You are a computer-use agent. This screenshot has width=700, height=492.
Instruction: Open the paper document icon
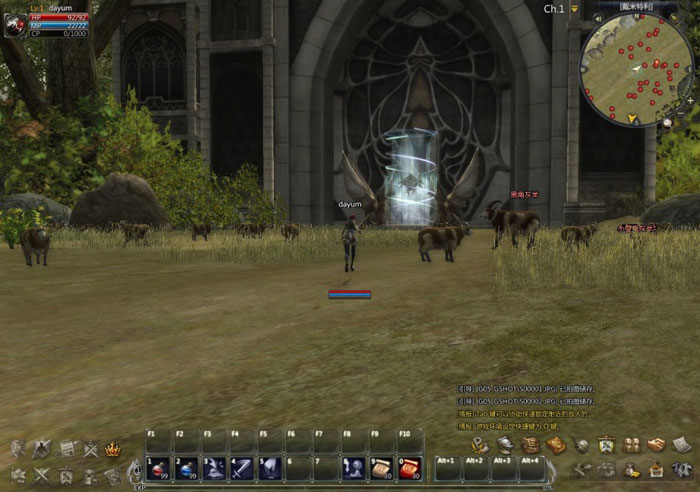coord(681,446)
